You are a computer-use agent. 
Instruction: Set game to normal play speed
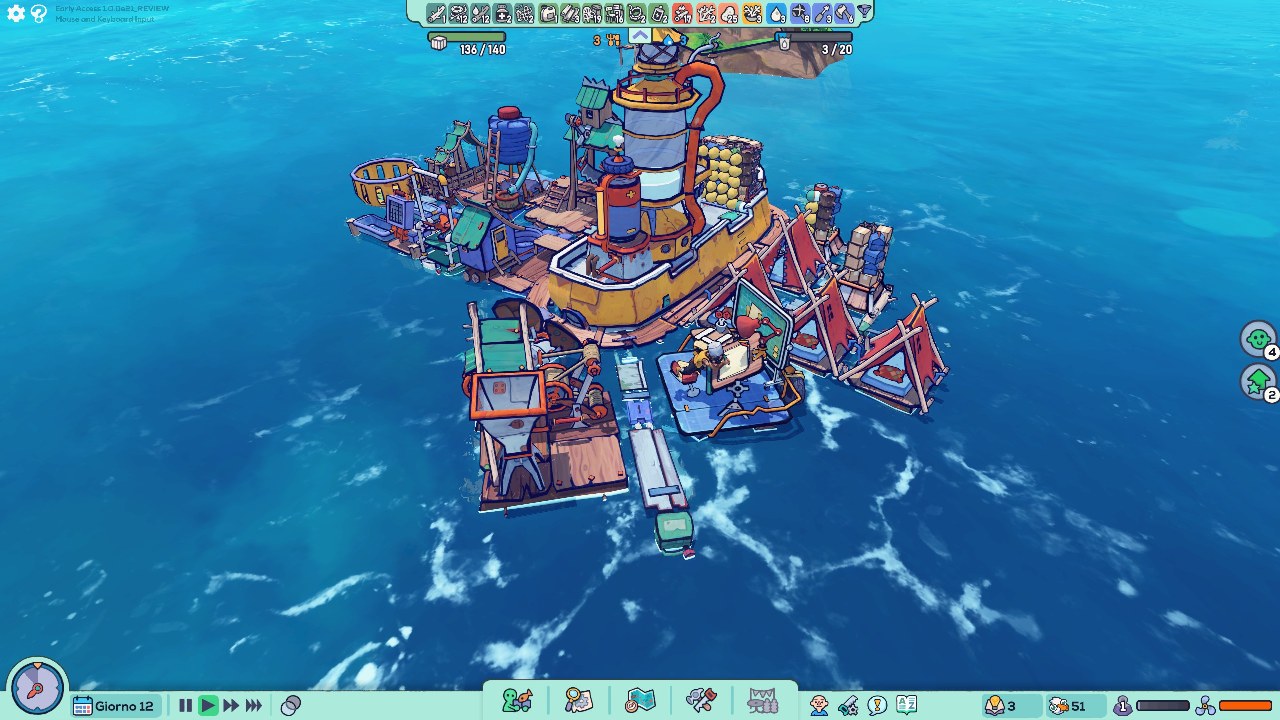(x=208, y=706)
